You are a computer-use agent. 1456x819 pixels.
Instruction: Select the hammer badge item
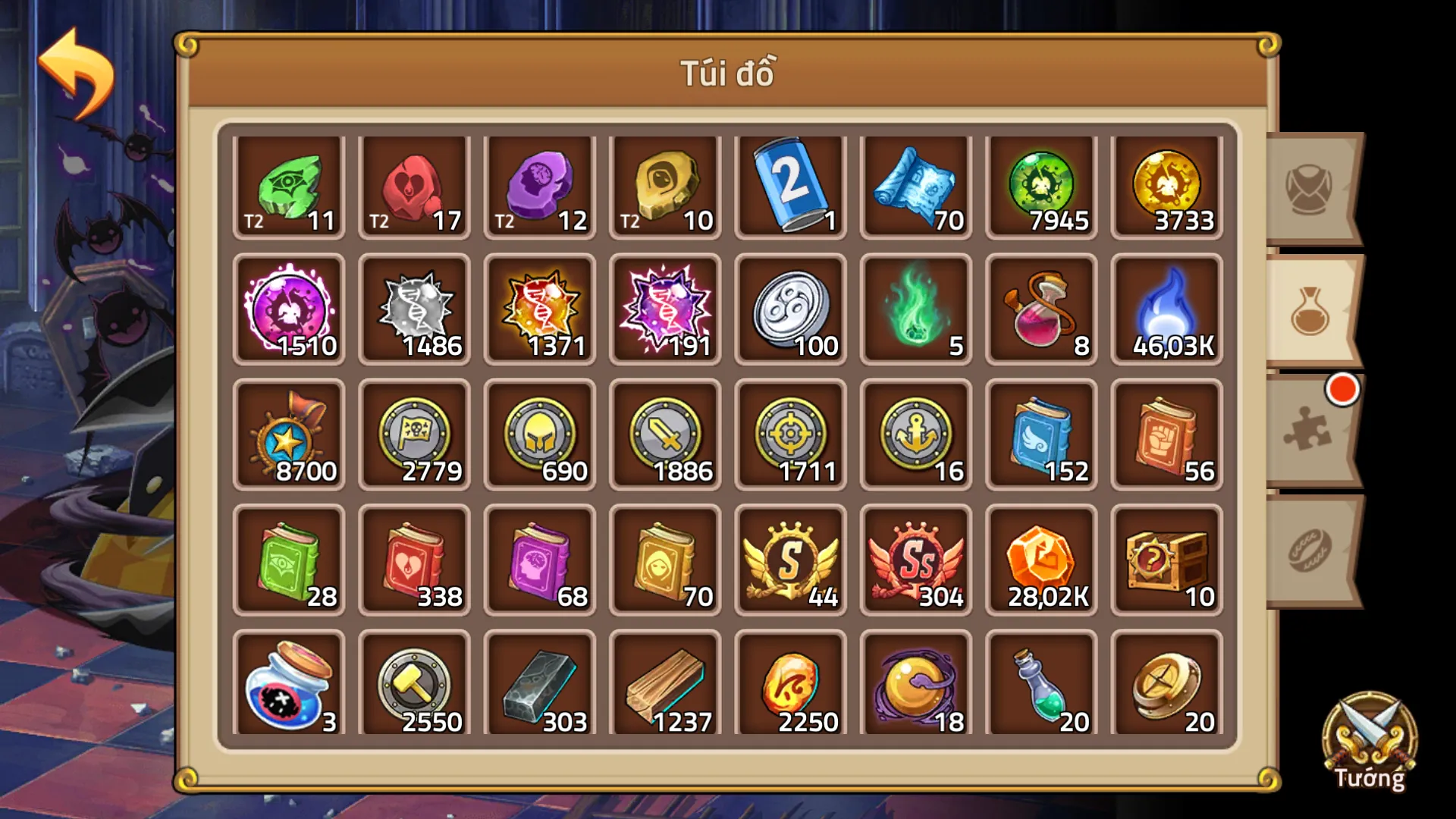[x=414, y=686]
